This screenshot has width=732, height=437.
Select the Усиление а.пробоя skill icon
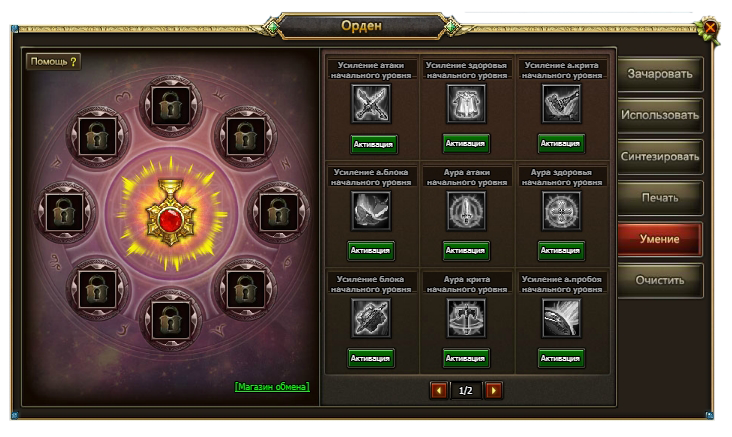point(560,318)
